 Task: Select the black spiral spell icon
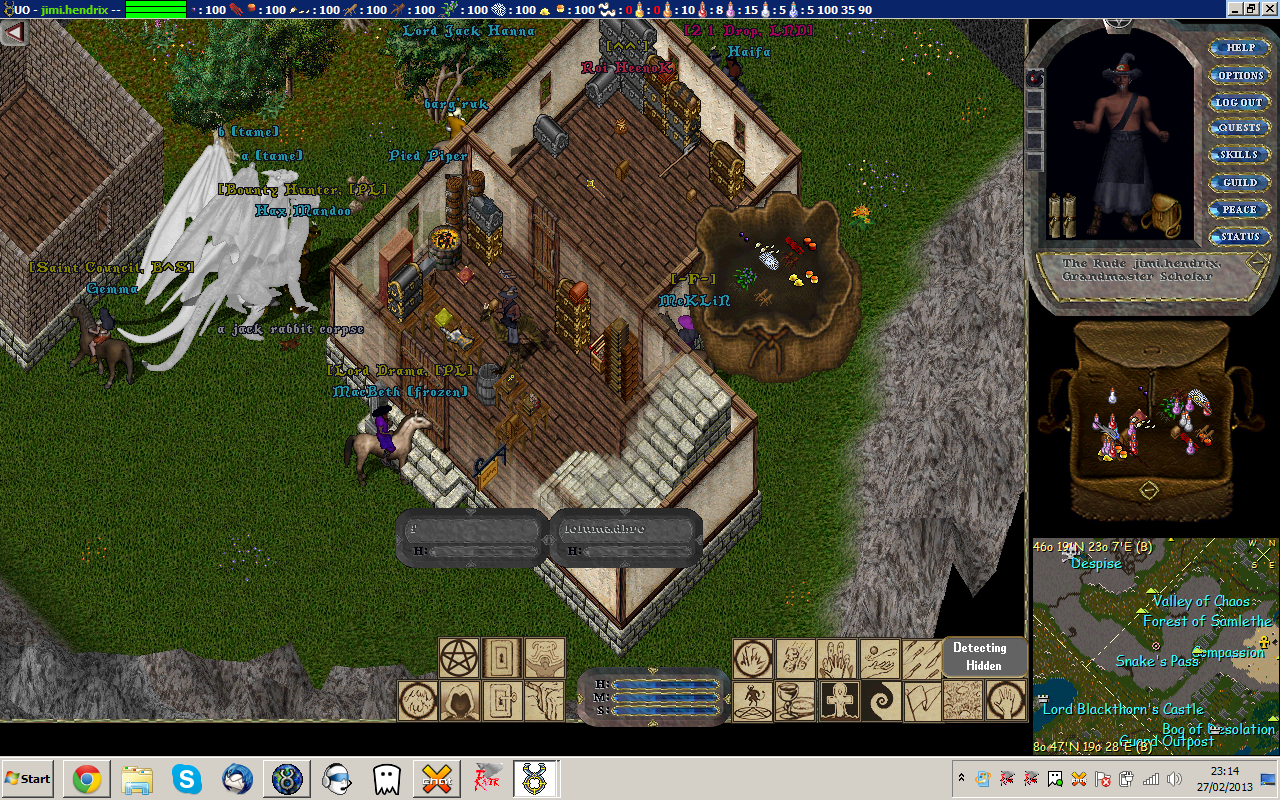click(x=881, y=701)
